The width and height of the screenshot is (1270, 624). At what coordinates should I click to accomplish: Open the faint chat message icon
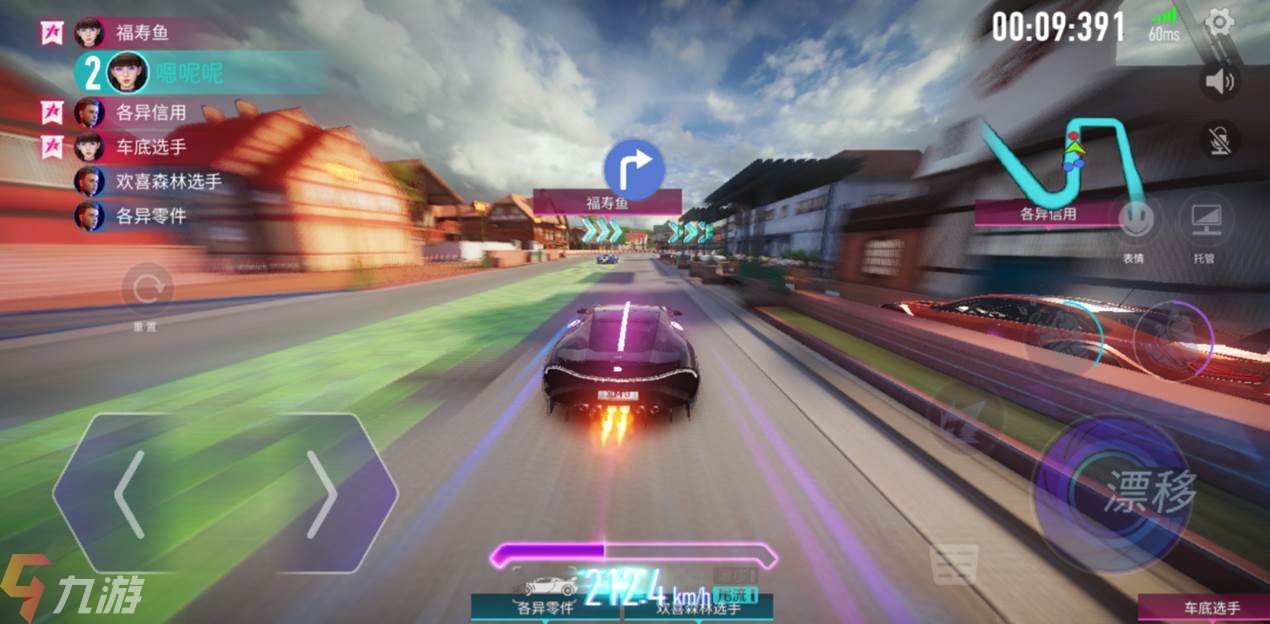pos(952,565)
